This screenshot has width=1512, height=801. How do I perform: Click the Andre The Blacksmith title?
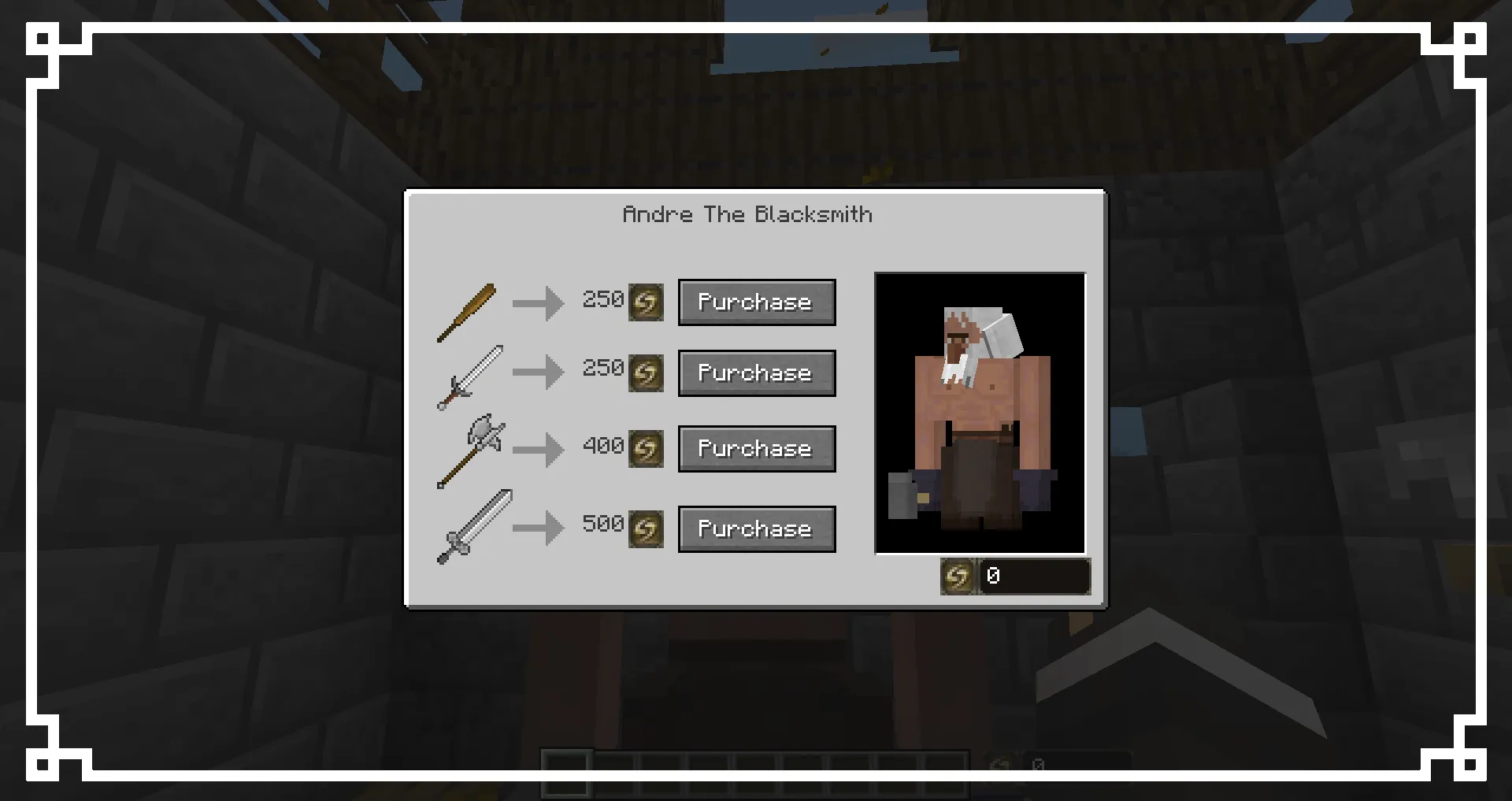748,214
